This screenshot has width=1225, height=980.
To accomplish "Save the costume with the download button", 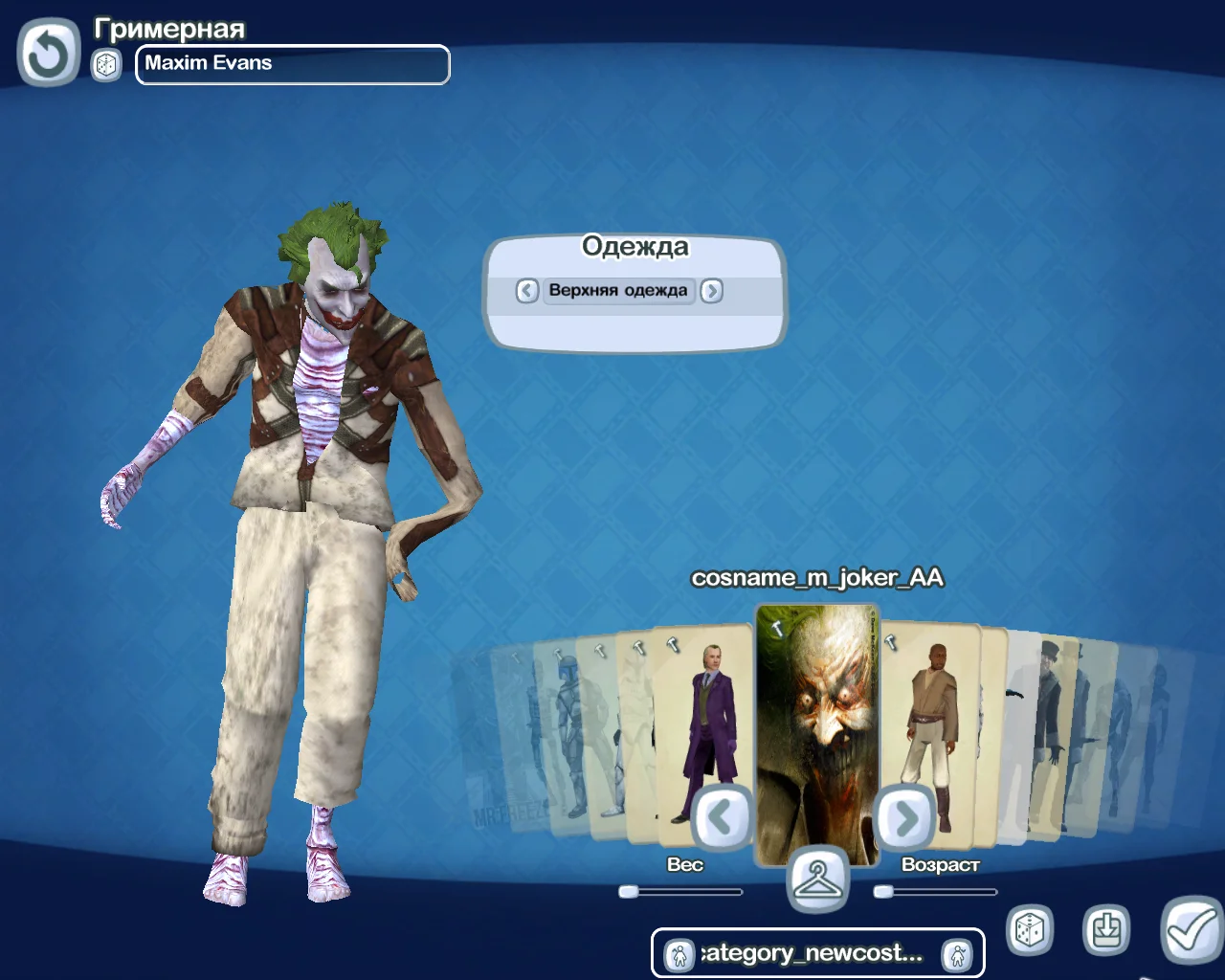I will (x=1106, y=929).
